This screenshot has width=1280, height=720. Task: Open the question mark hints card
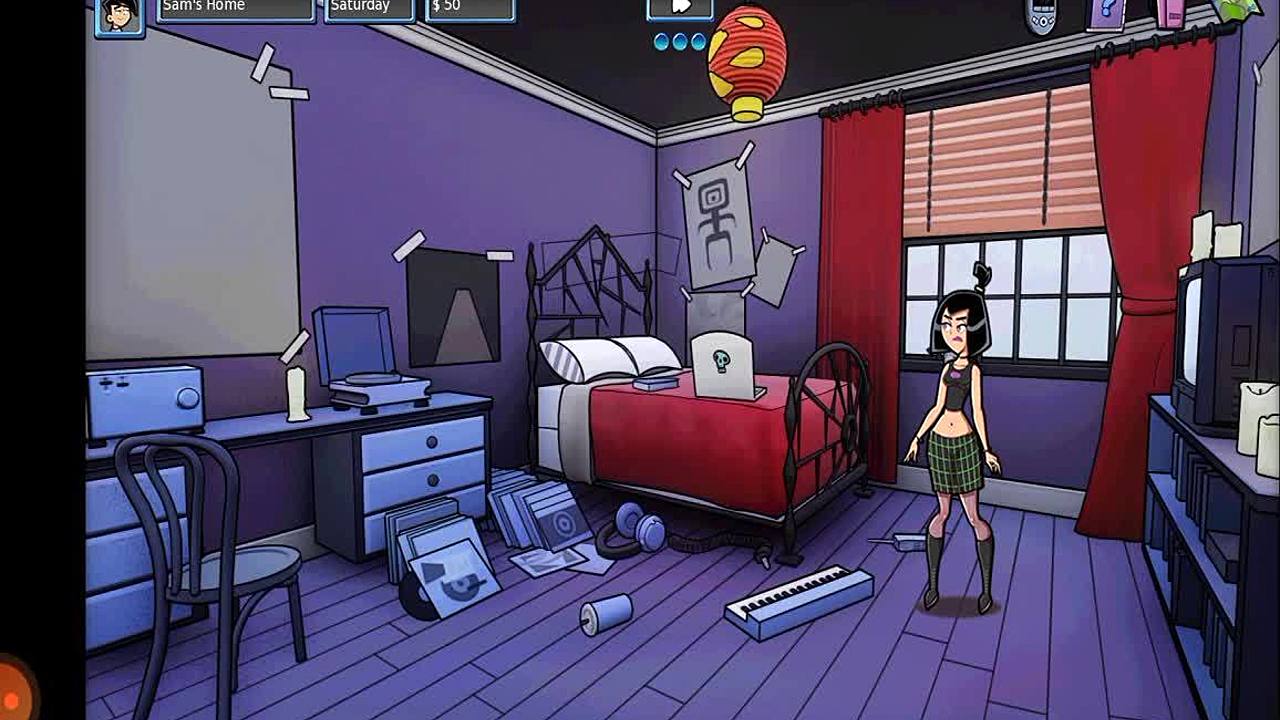[x=1106, y=14]
